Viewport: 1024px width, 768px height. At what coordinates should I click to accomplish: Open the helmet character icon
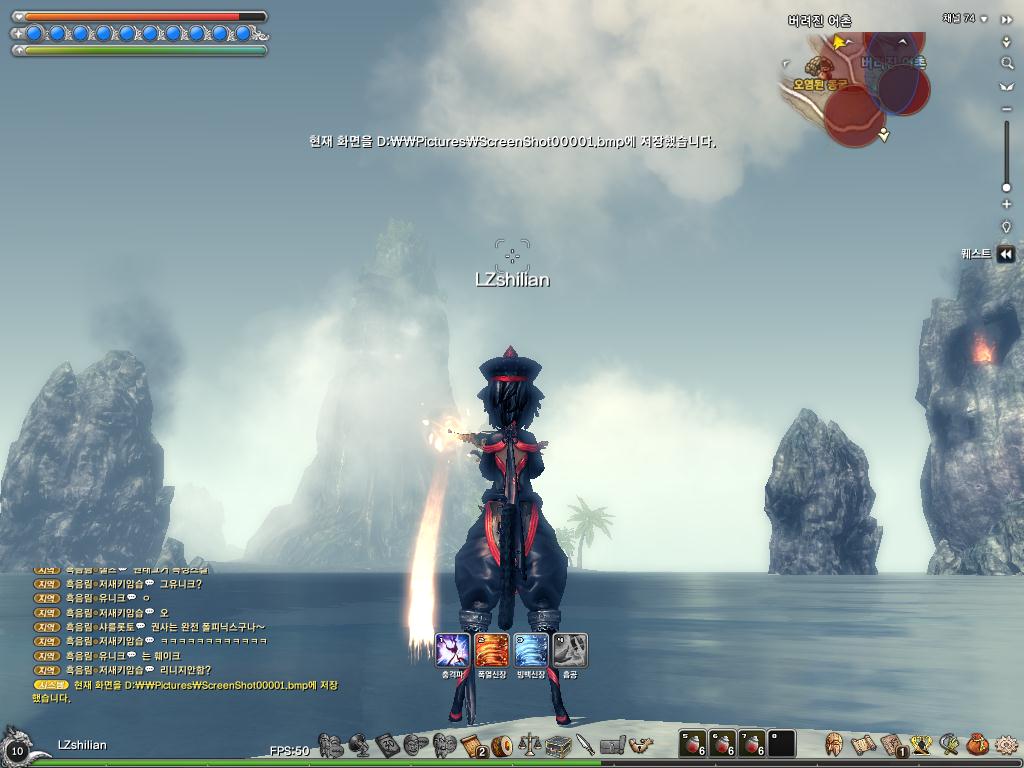coord(833,744)
